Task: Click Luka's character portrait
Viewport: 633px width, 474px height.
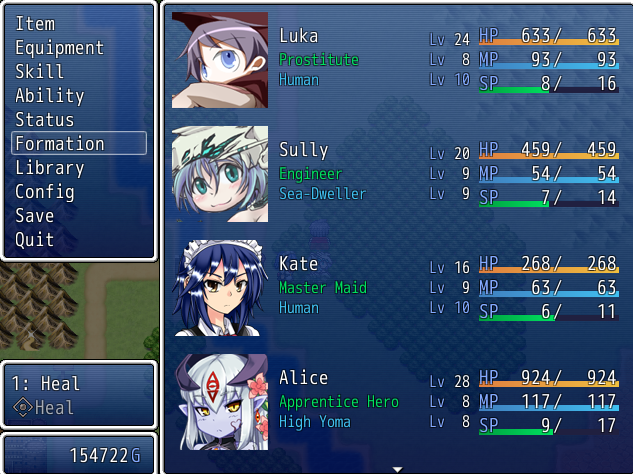Action: [220, 60]
